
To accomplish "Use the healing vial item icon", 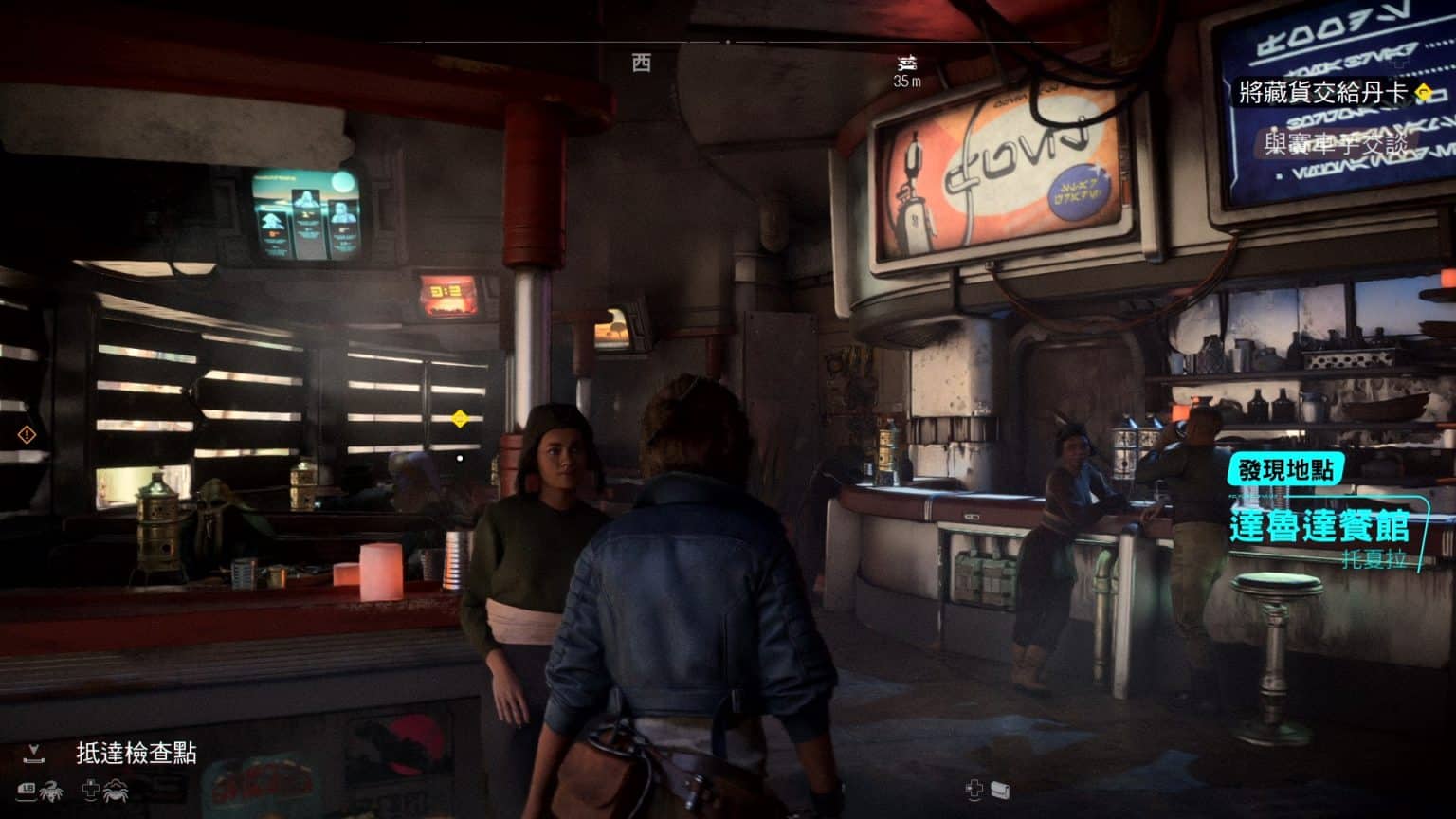I will tap(1000, 789).
